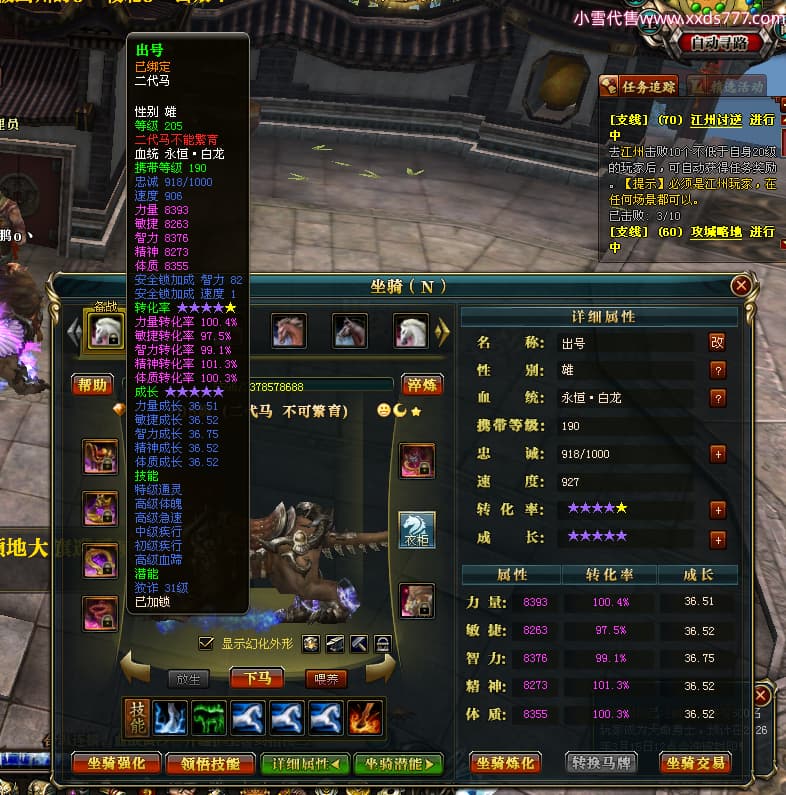Open the 衣柜 wardrobe icon
Viewport: 786px width, 795px height.
416,530
